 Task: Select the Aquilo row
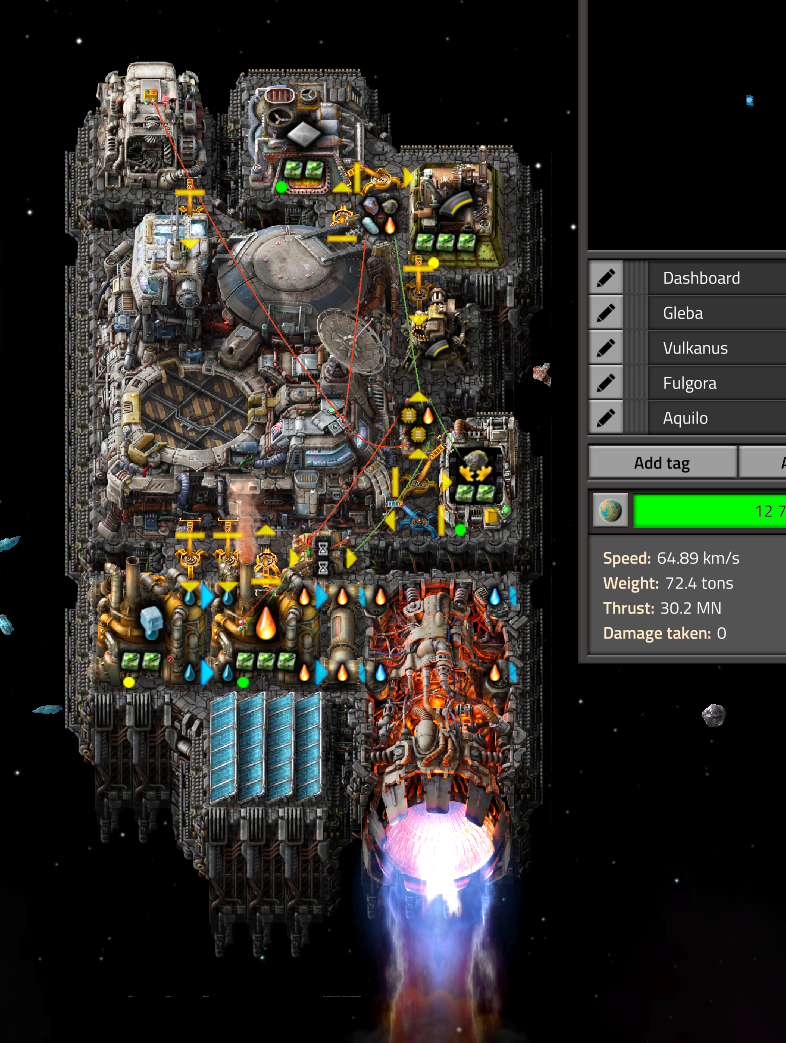point(717,418)
